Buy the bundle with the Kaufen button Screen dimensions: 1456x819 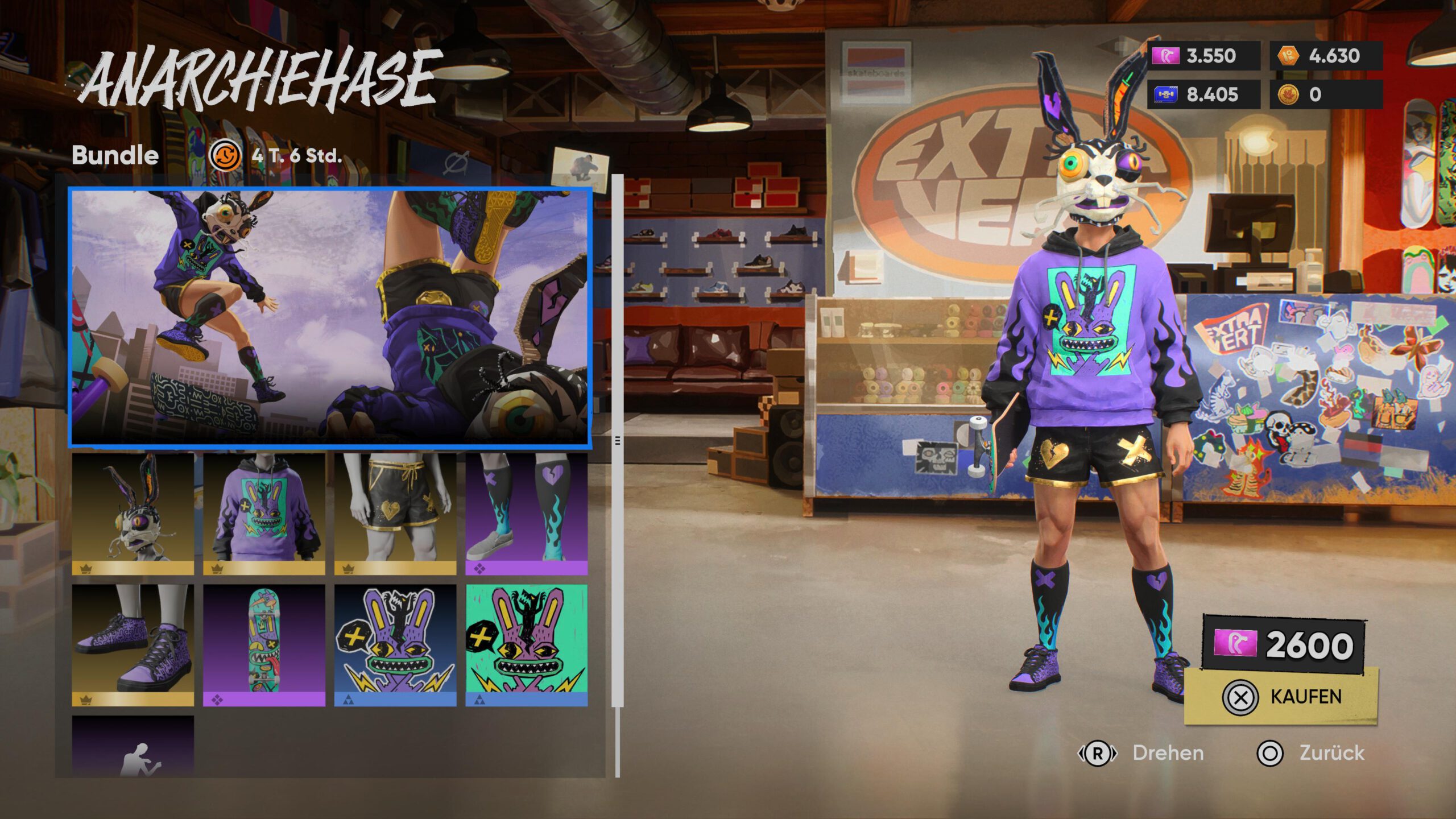coord(1281,697)
